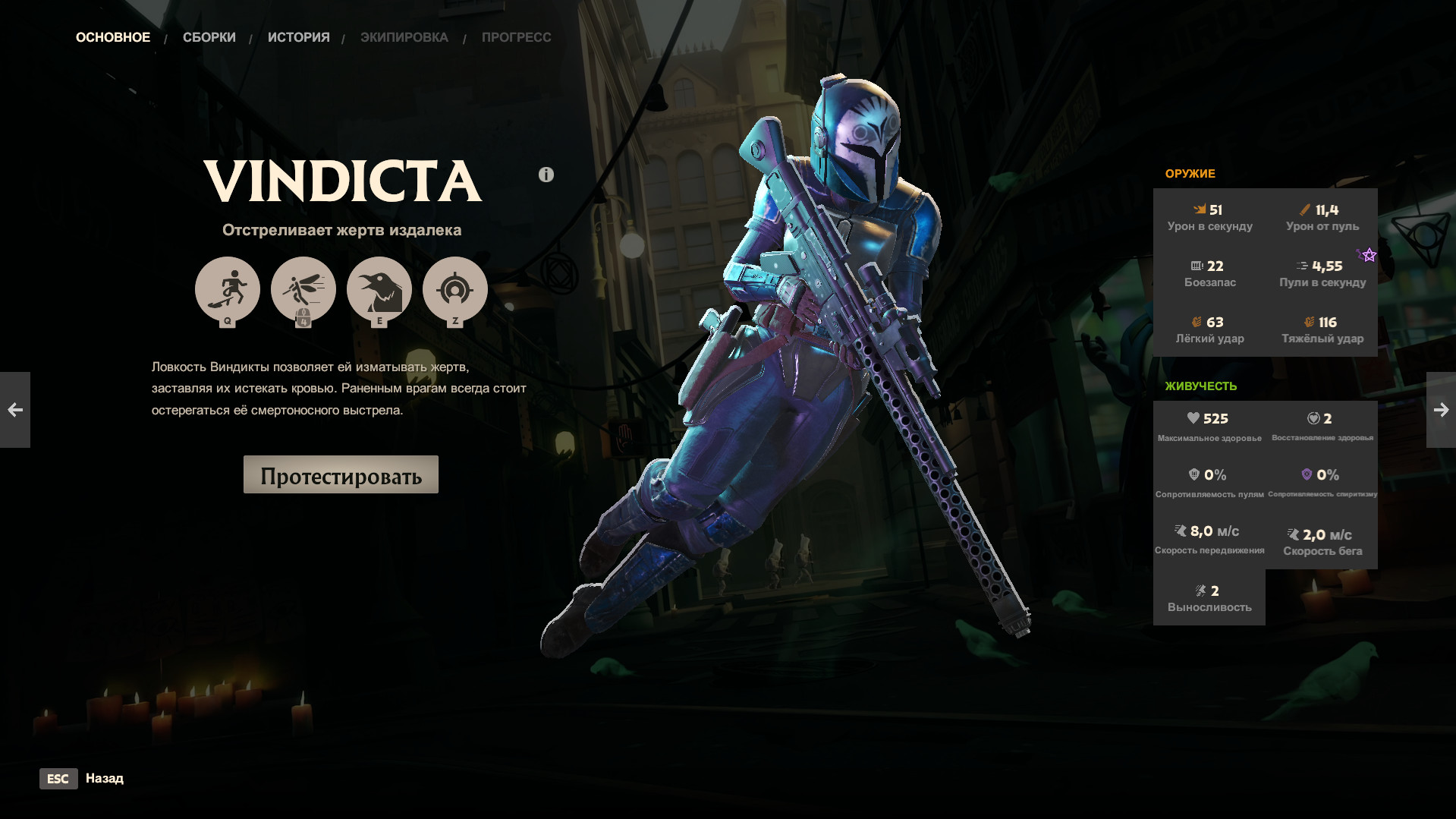Go to the previous hero via left arrow
1456x819 pixels.
pos(15,410)
